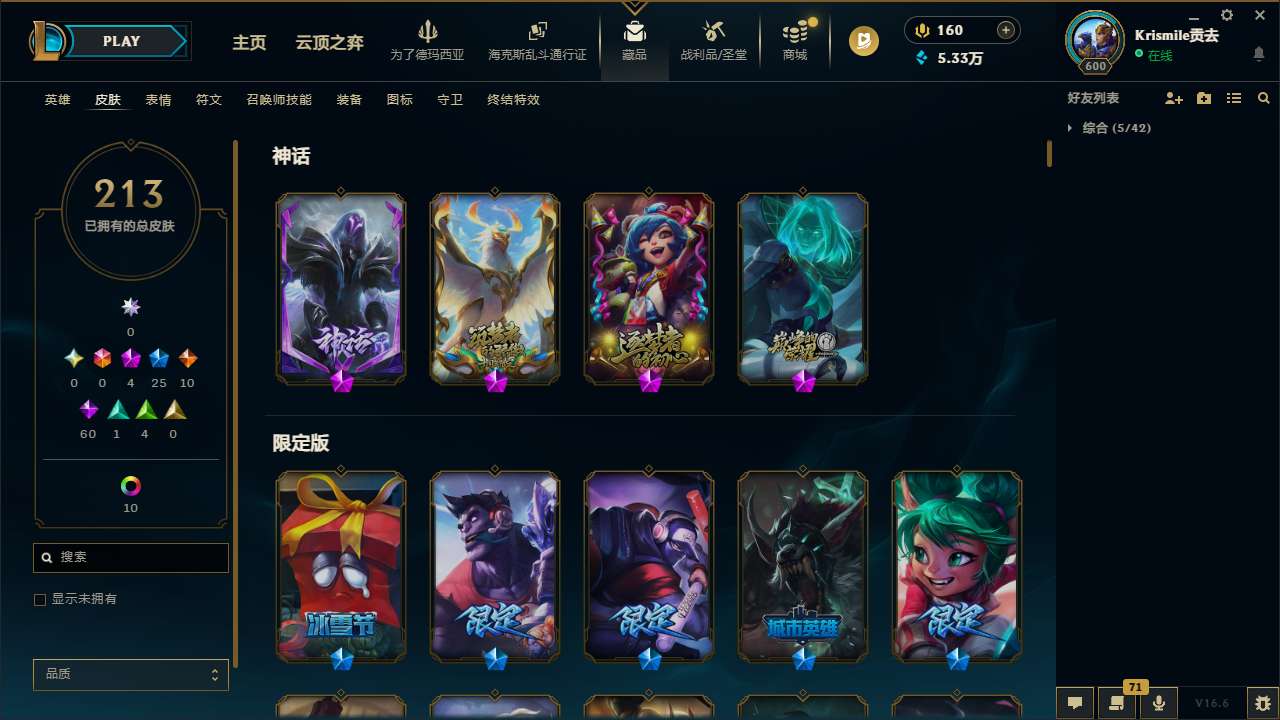This screenshot has height=720, width=1280.
Task: Switch to the 英雄 tab
Action: (57, 100)
